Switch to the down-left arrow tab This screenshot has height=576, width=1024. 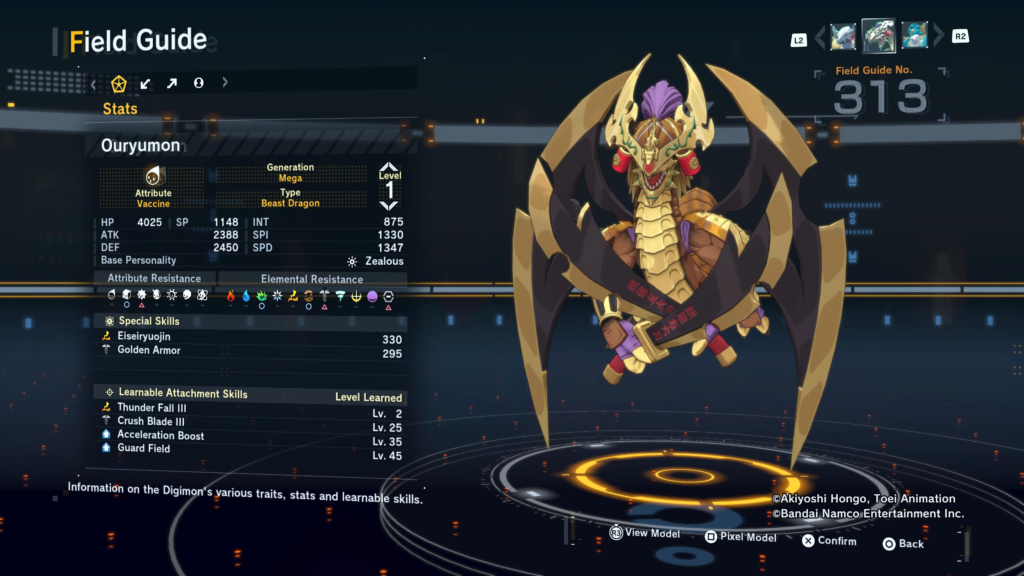[146, 83]
